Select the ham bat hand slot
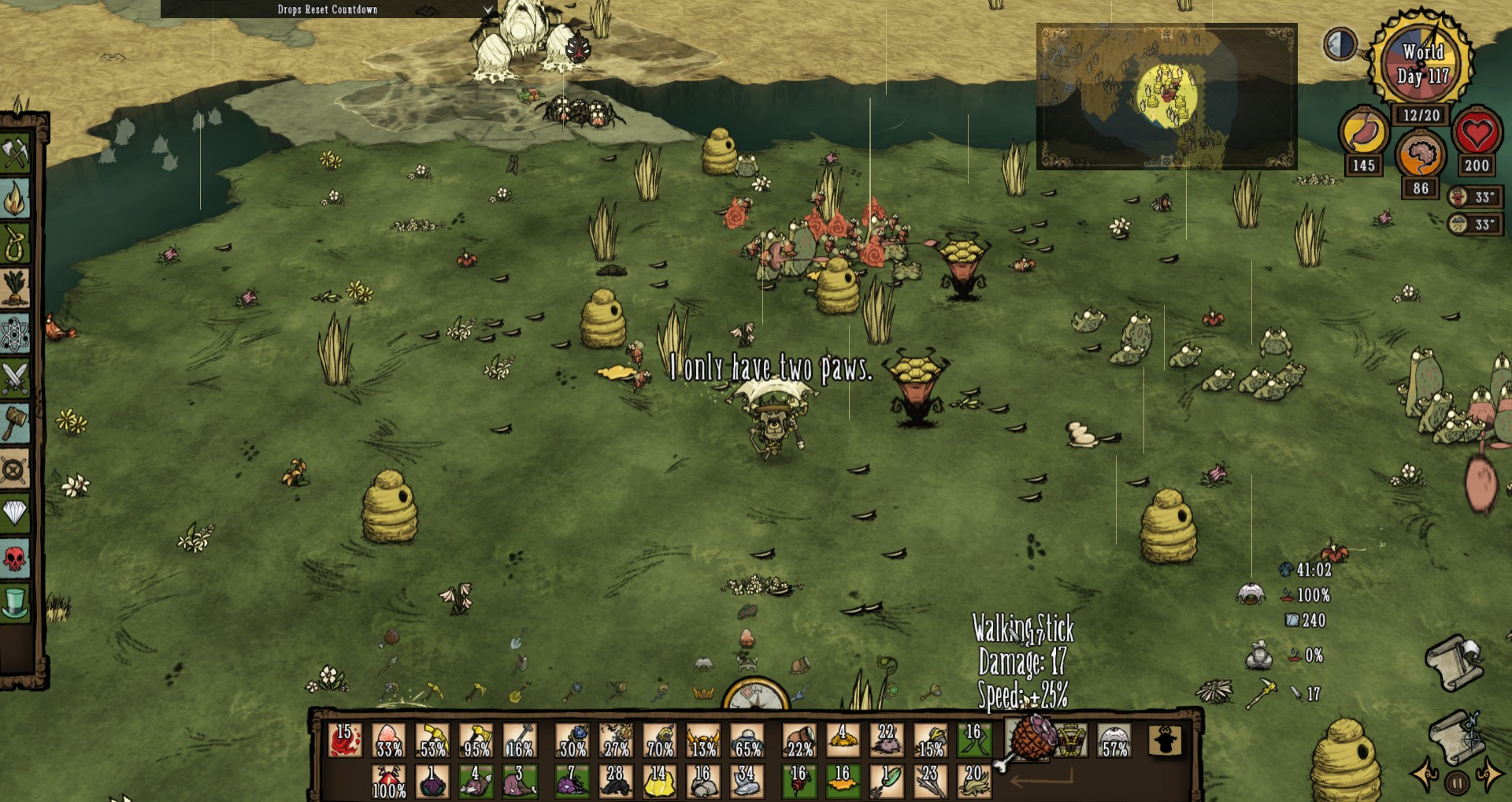Image resolution: width=1512 pixels, height=802 pixels. (x=1028, y=741)
